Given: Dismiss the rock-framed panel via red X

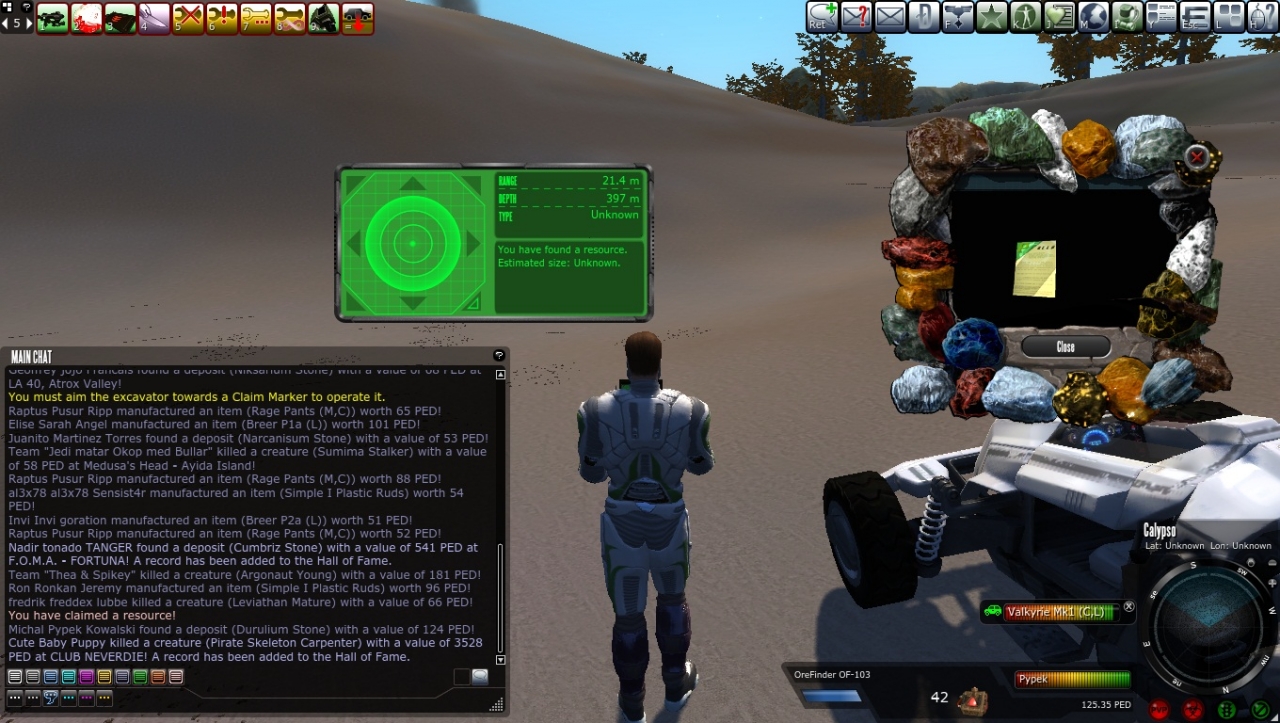Looking at the screenshot, I should click(x=1196, y=156).
